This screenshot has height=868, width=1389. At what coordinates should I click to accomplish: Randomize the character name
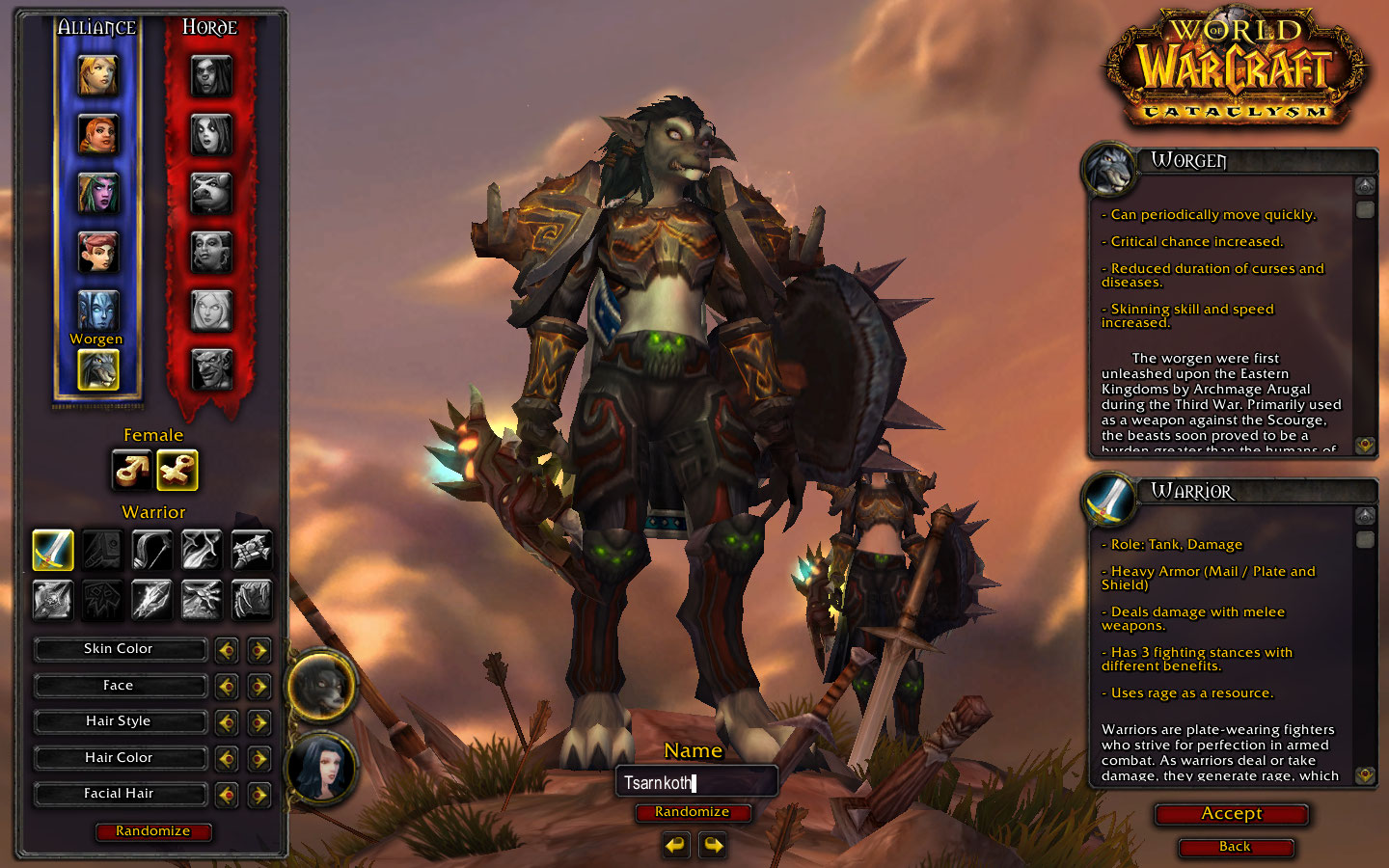click(692, 812)
